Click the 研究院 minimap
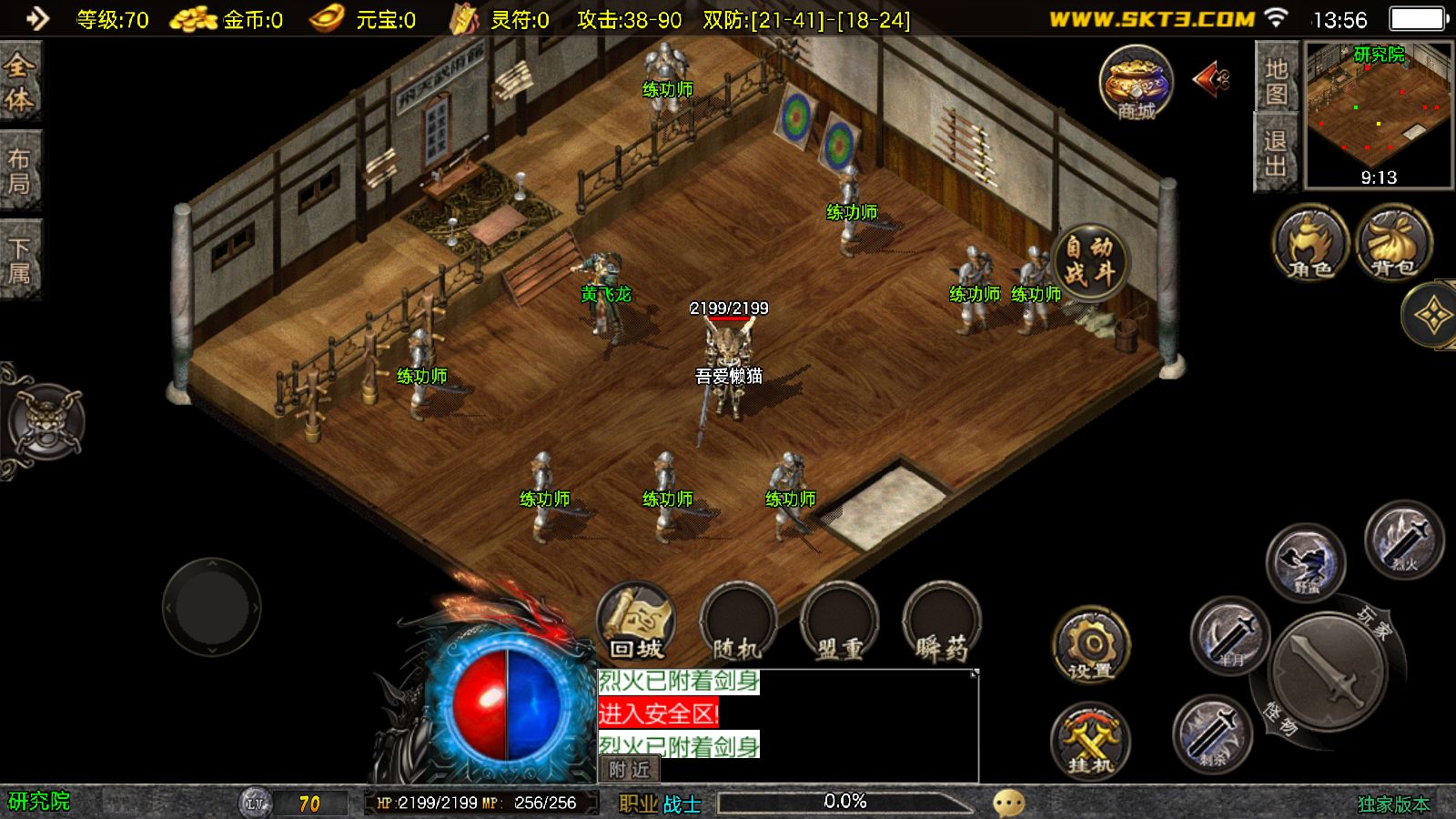 (1379, 116)
